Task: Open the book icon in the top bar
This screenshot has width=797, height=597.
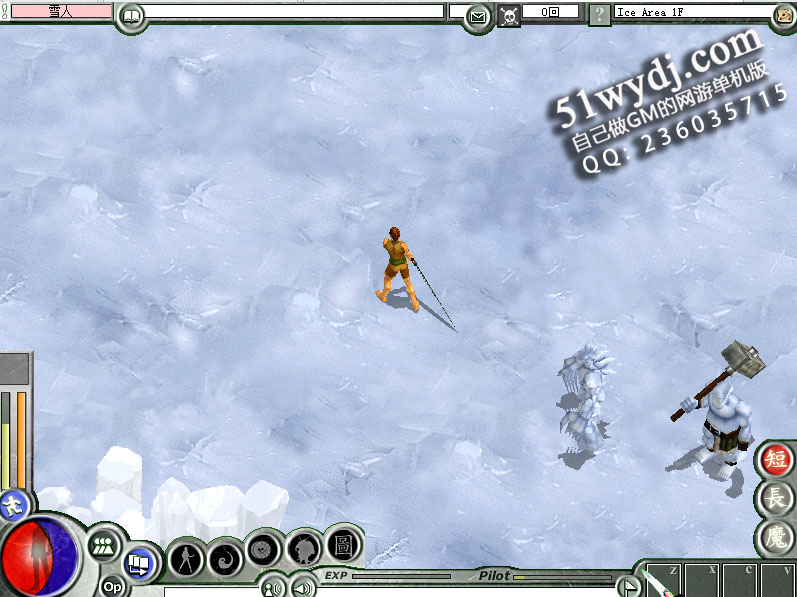Action: coord(131,15)
